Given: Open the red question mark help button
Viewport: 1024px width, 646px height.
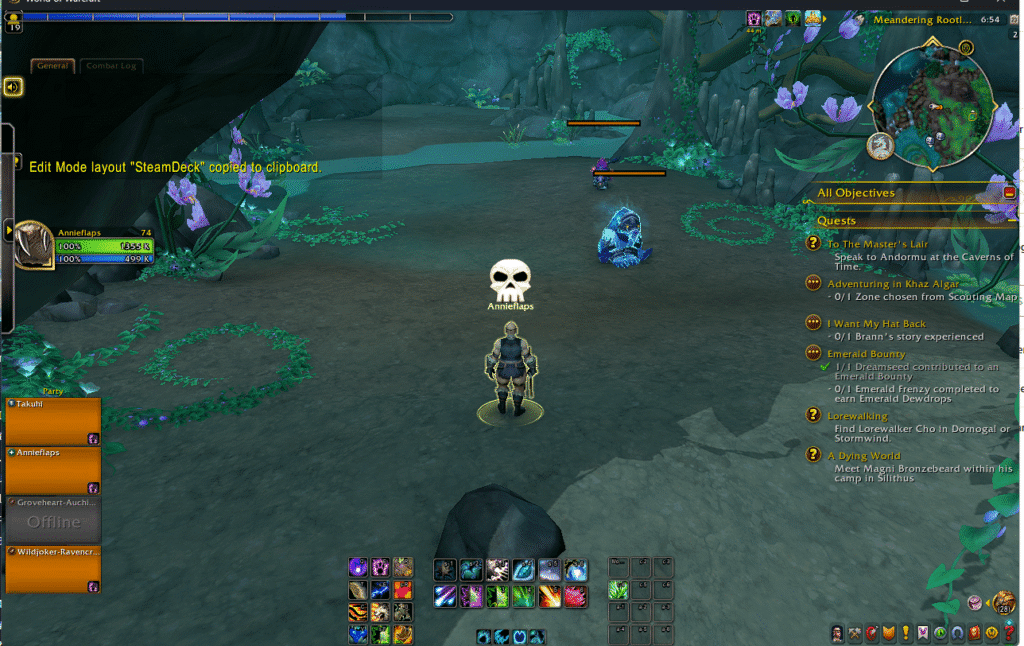Looking at the screenshot, I should tap(1008, 633).
